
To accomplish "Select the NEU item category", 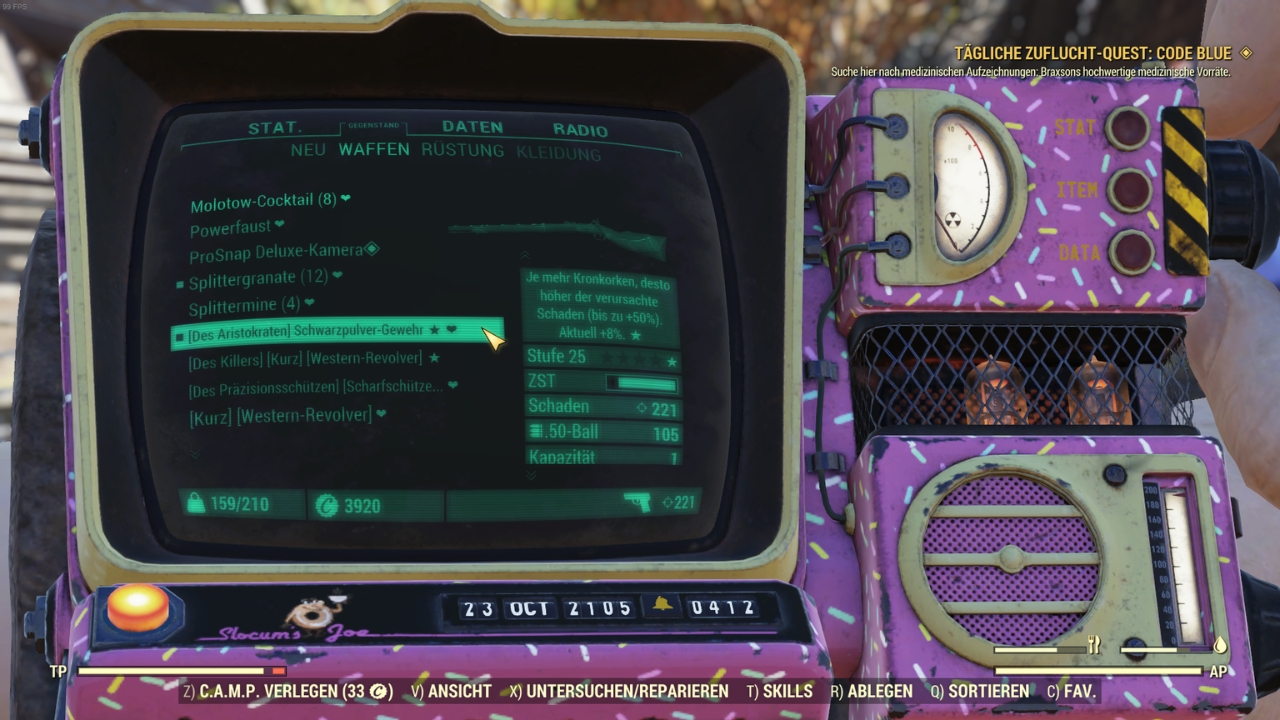I will [308, 150].
